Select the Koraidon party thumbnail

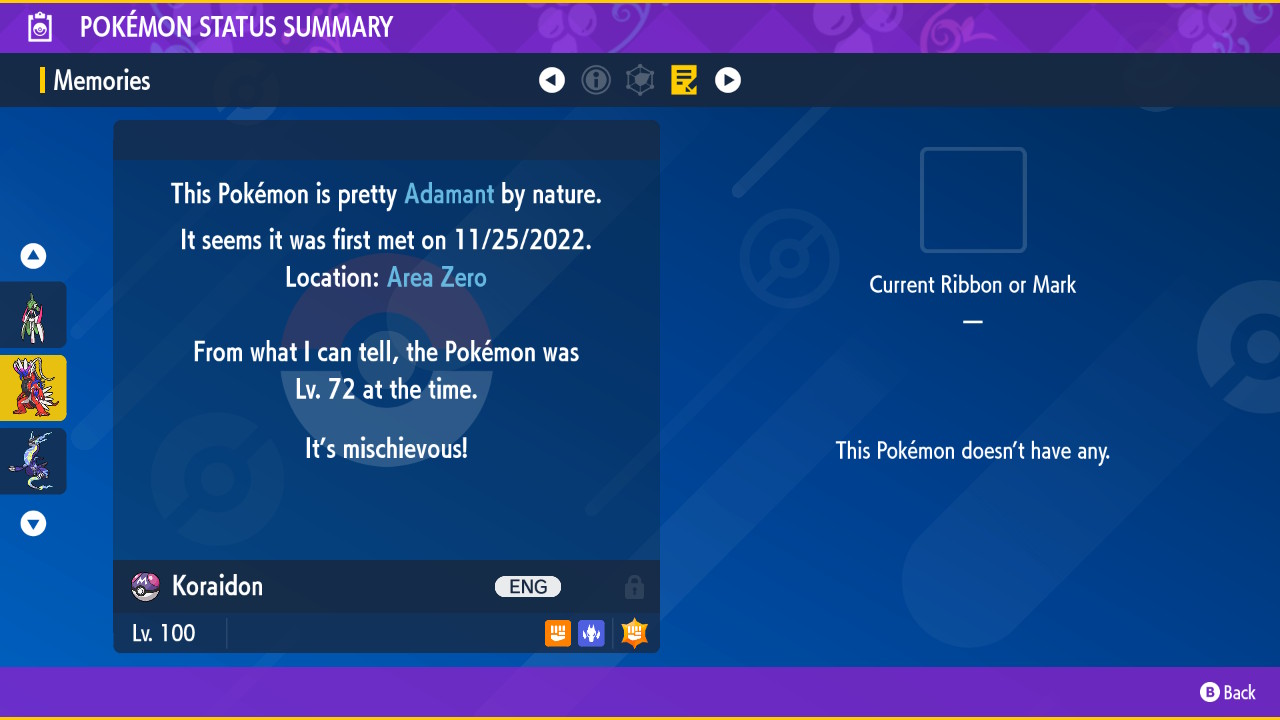tap(34, 388)
